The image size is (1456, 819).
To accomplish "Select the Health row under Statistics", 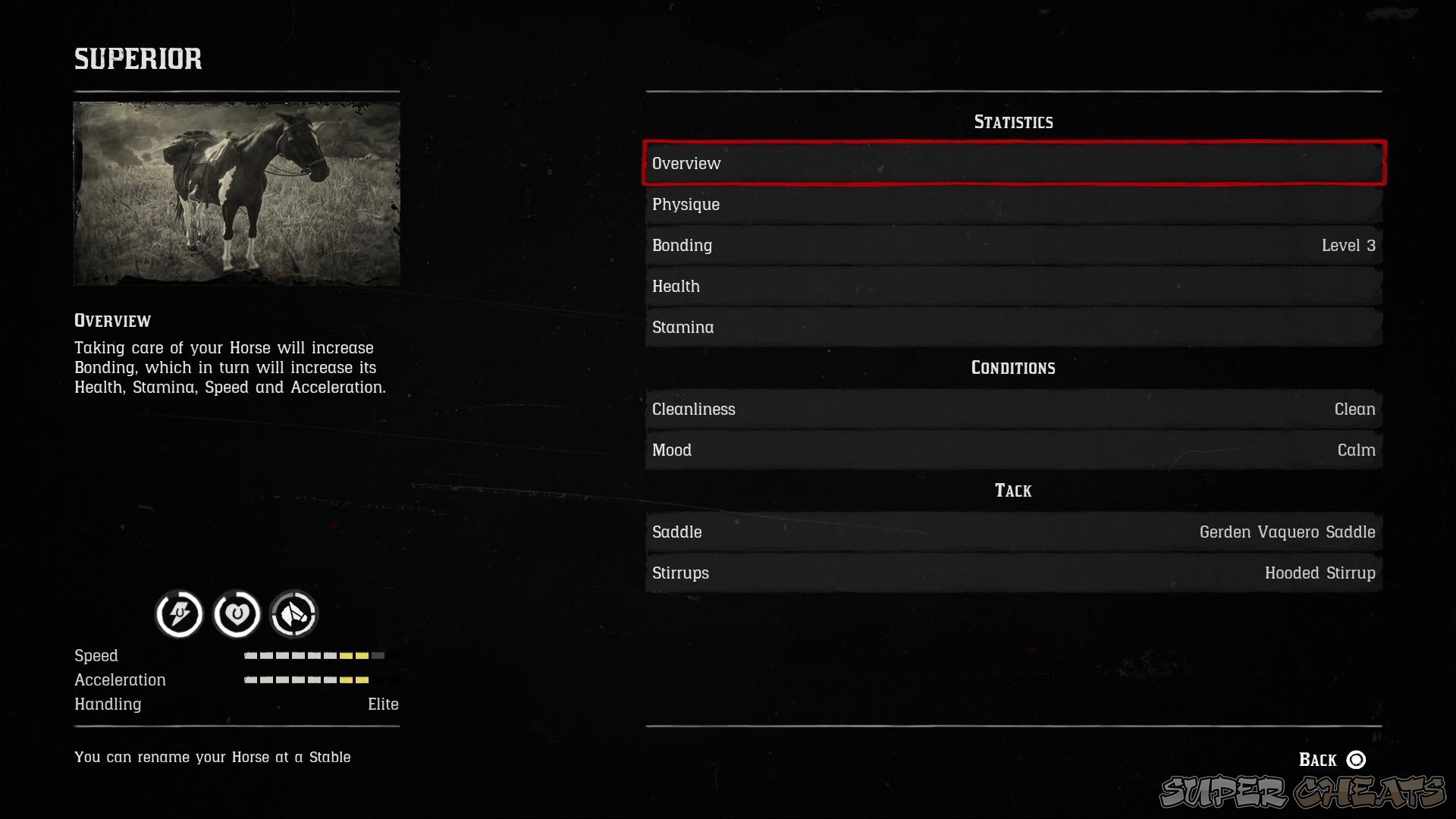I will coord(1014,286).
